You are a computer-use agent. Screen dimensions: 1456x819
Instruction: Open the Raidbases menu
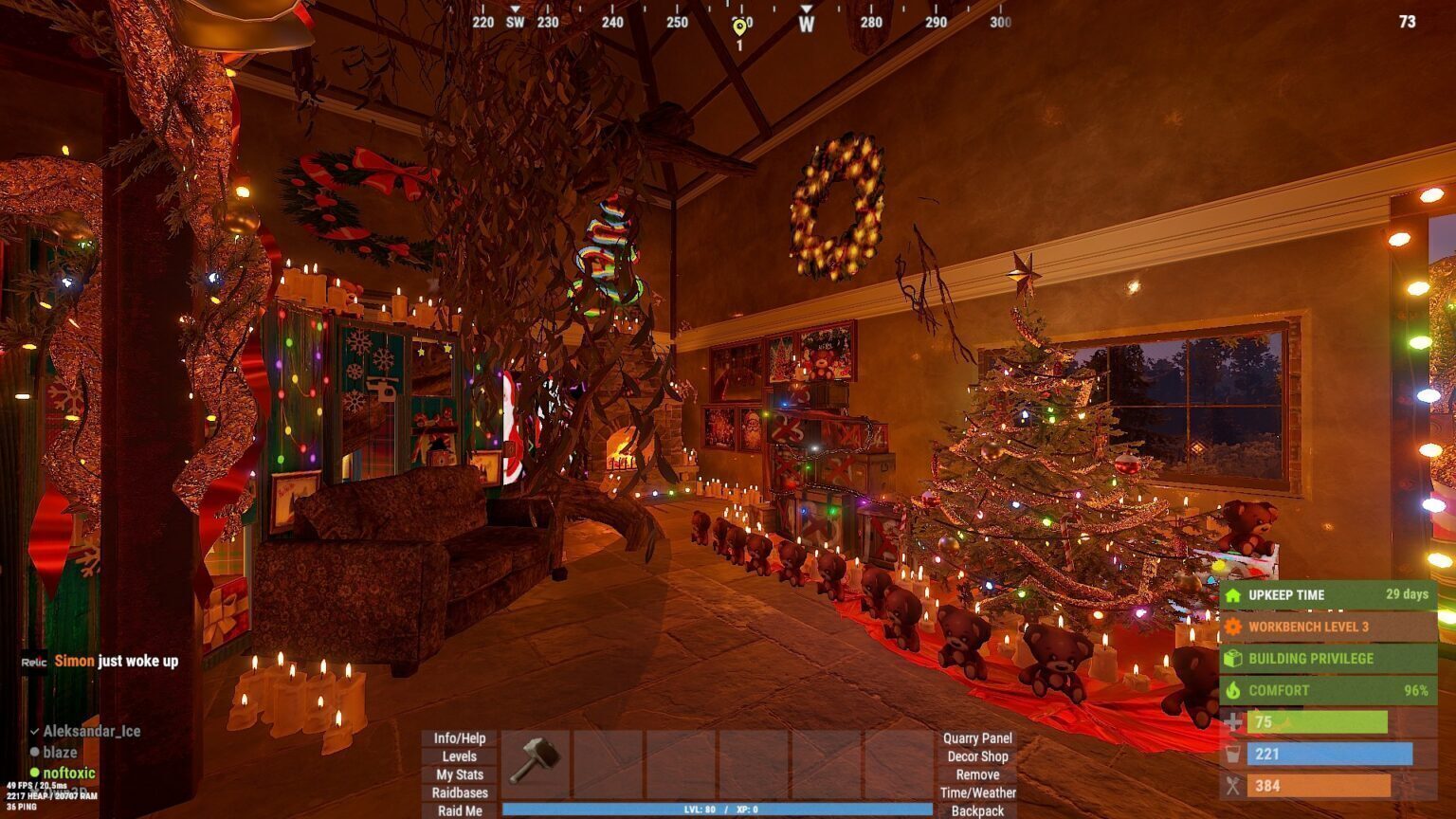[460, 792]
